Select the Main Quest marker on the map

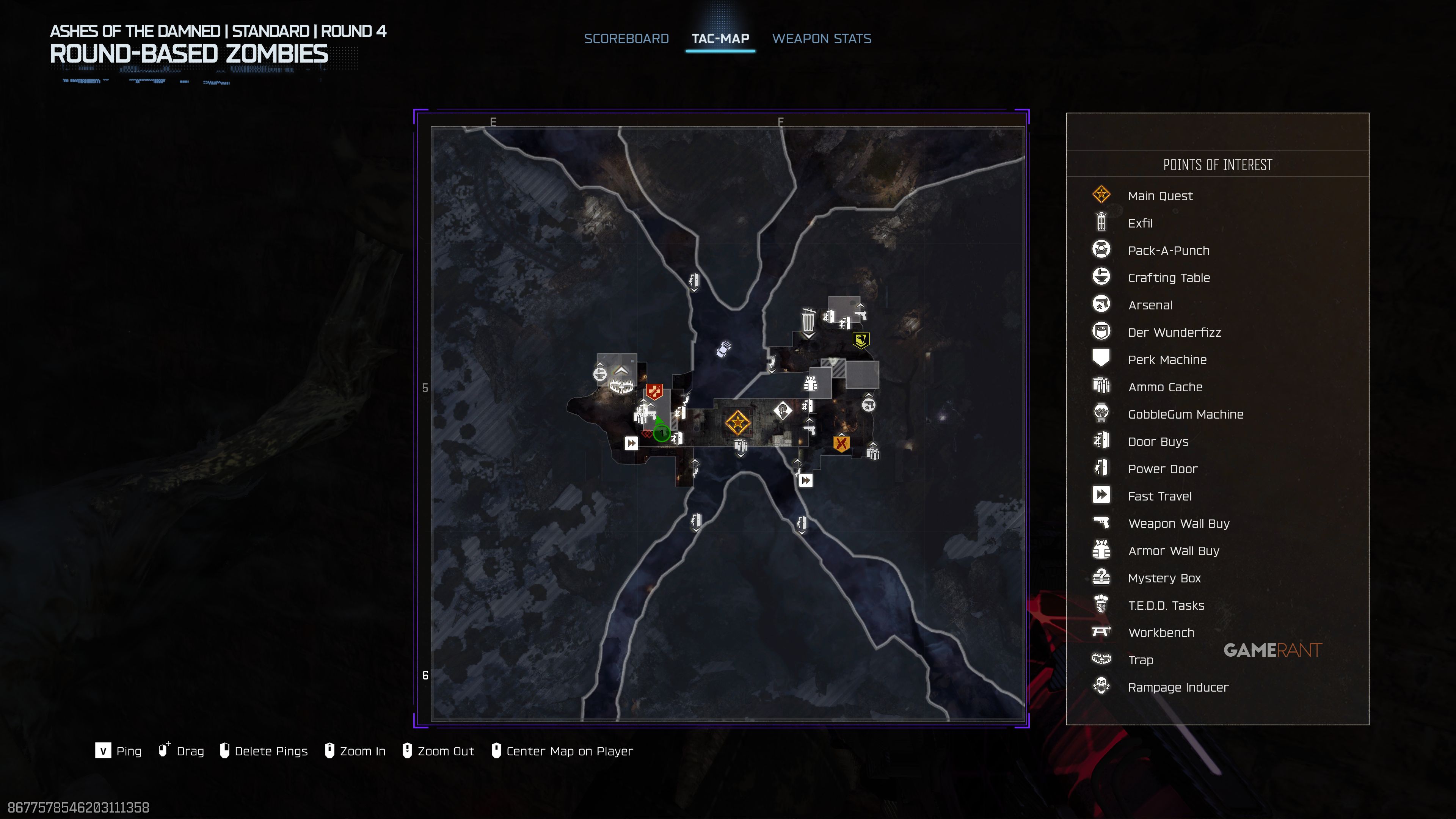(737, 423)
